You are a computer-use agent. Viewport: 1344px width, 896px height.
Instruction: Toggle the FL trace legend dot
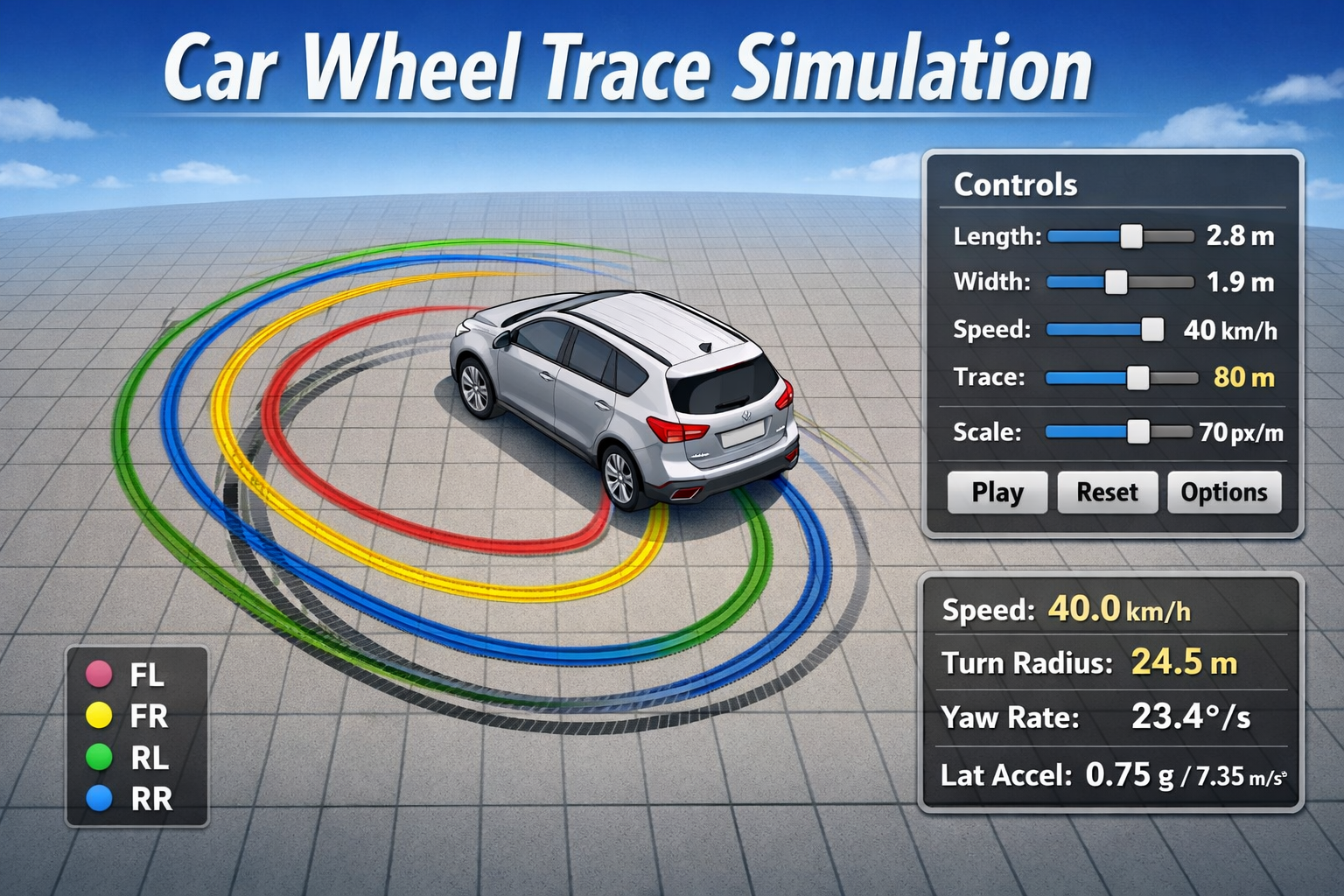coord(98,675)
